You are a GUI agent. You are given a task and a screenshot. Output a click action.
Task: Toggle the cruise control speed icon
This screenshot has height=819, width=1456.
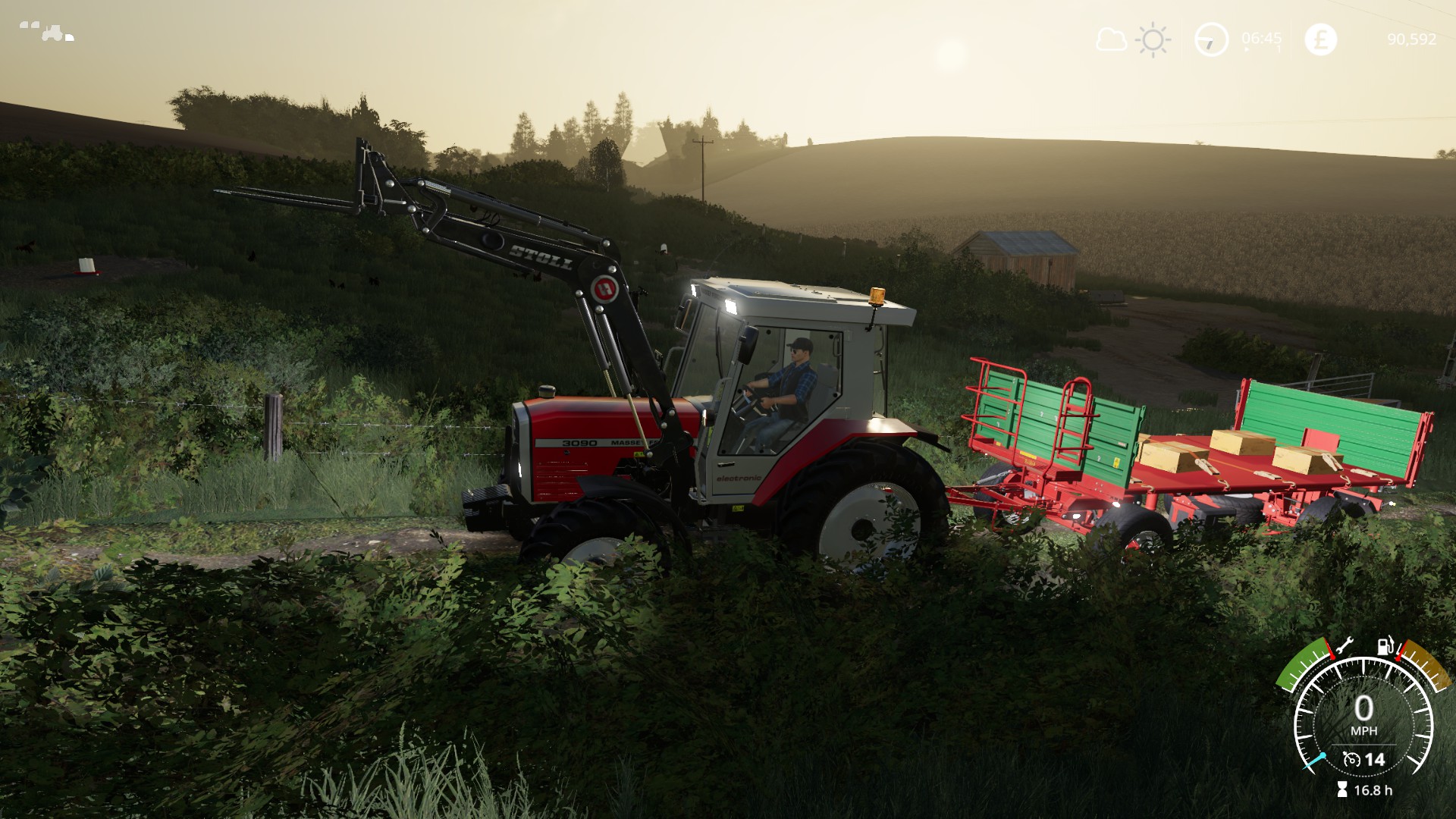[1351, 759]
